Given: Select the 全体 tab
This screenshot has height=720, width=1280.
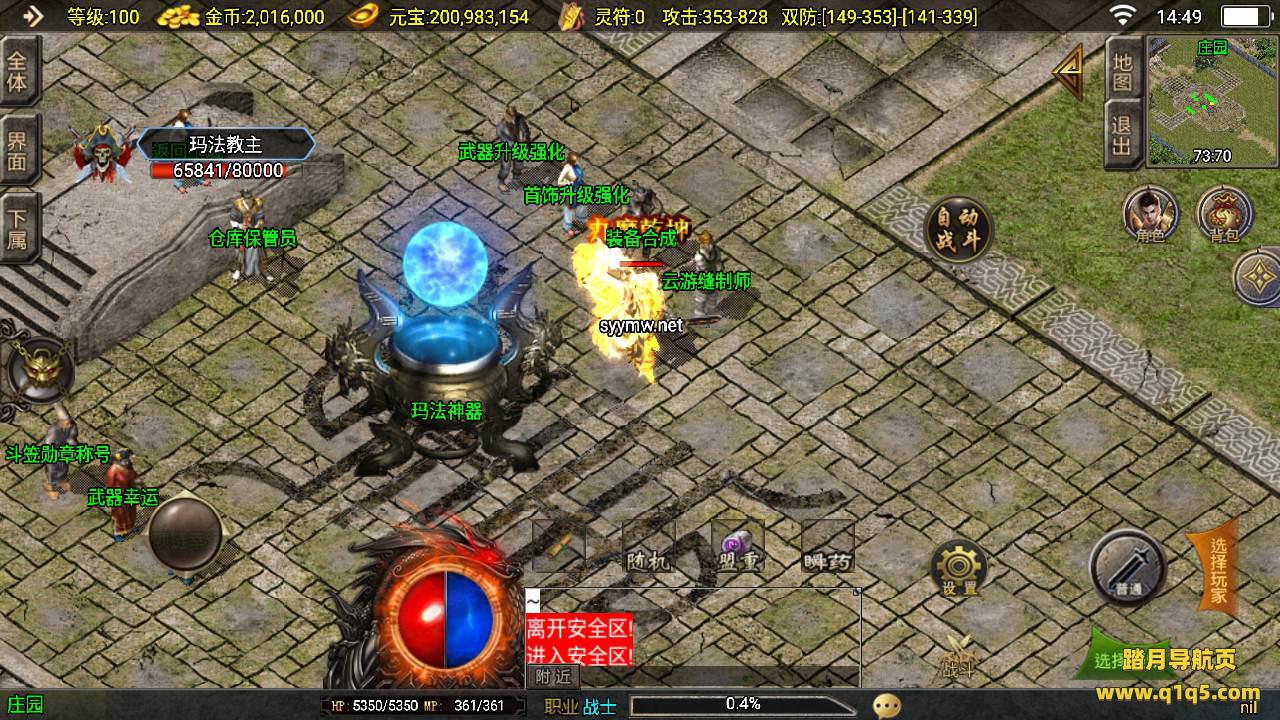Looking at the screenshot, I should coord(18,70).
